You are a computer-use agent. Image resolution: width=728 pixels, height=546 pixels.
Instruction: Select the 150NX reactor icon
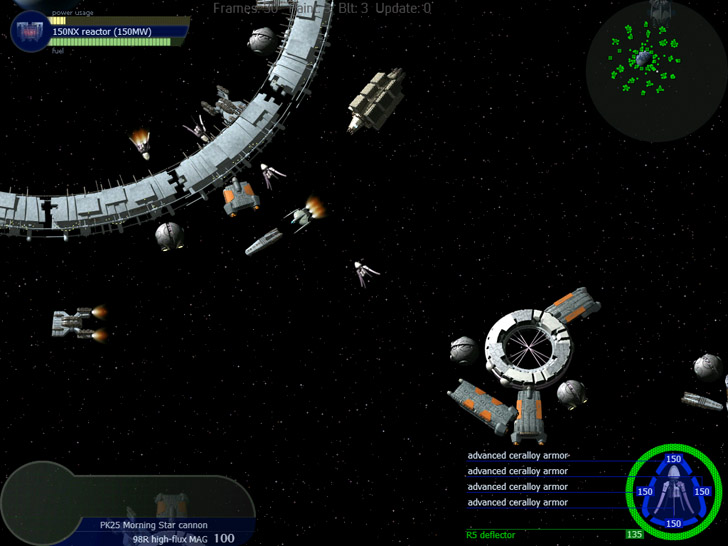point(31,32)
